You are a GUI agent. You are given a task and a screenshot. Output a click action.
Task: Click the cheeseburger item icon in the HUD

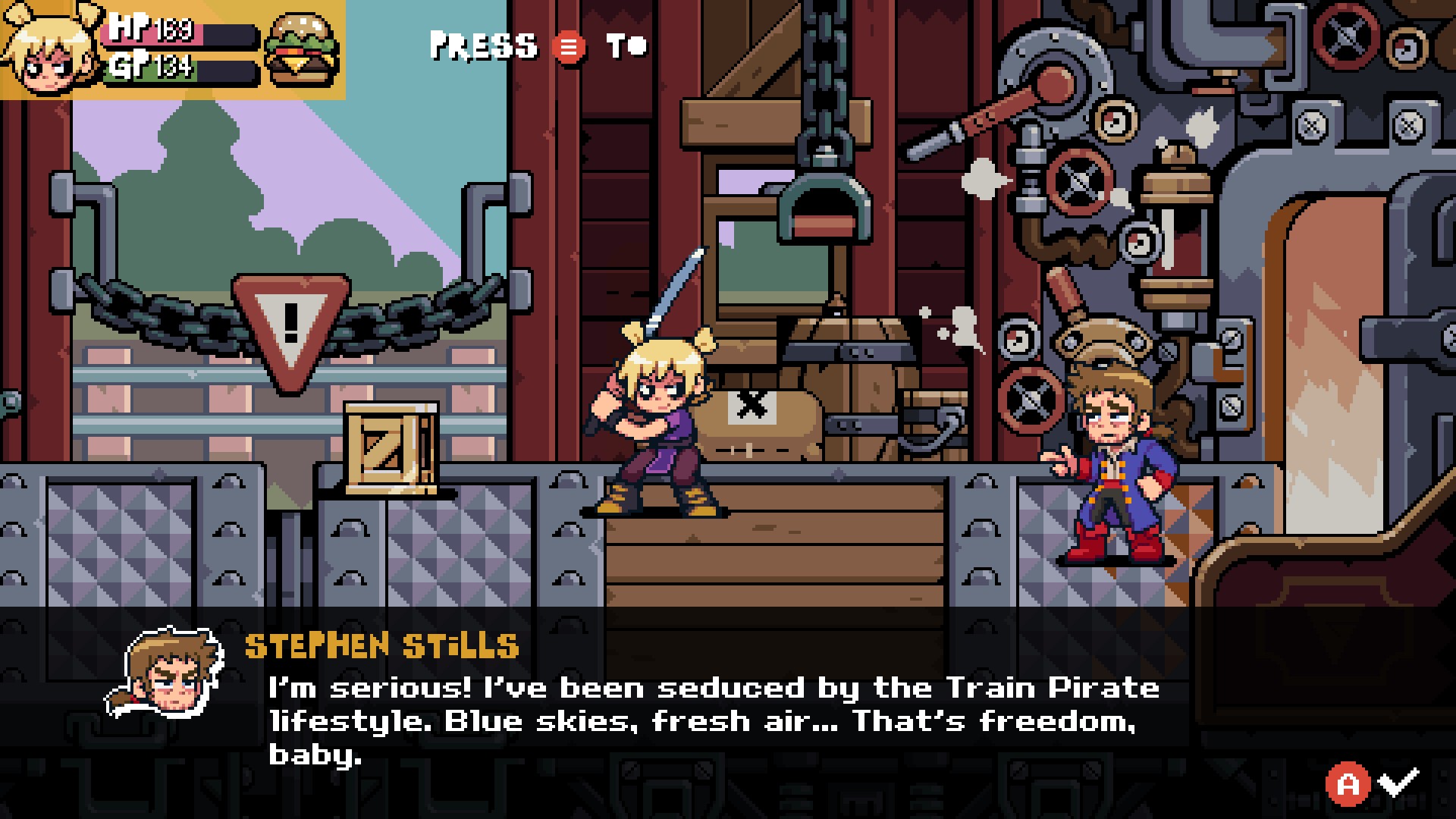click(302, 47)
